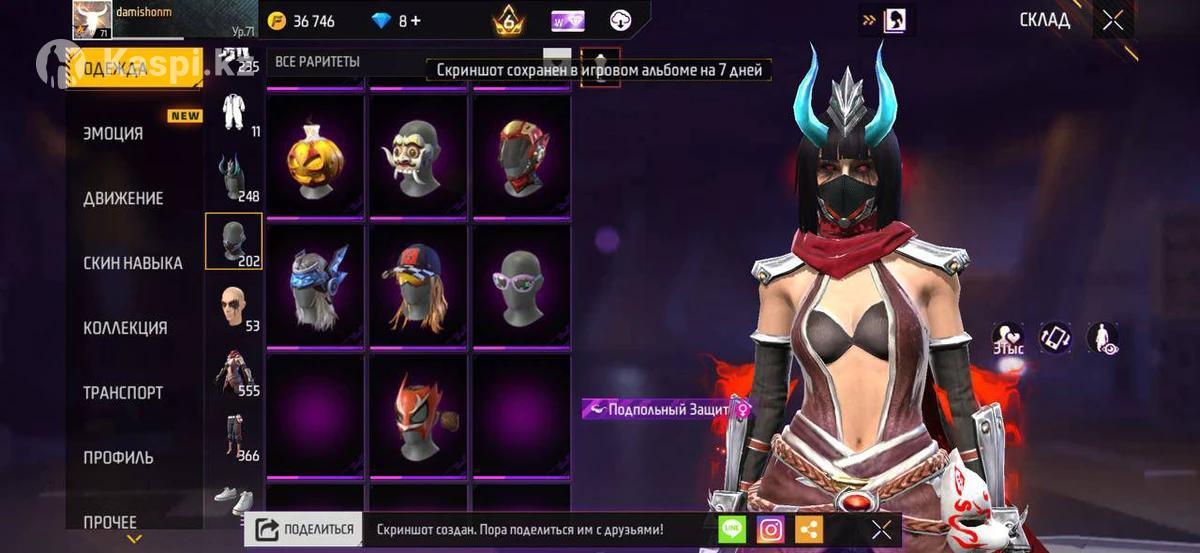Share the screenshot via Instagram

click(770, 530)
